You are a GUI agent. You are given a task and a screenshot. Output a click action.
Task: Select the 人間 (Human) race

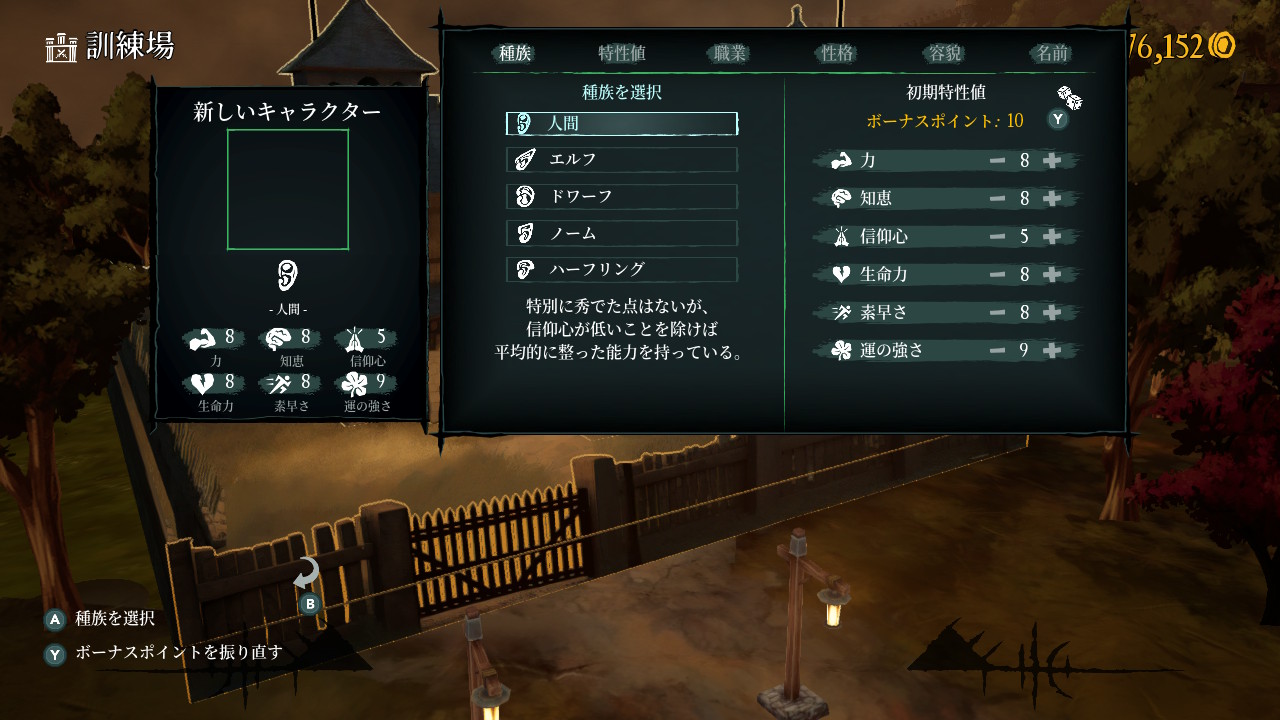click(x=622, y=124)
